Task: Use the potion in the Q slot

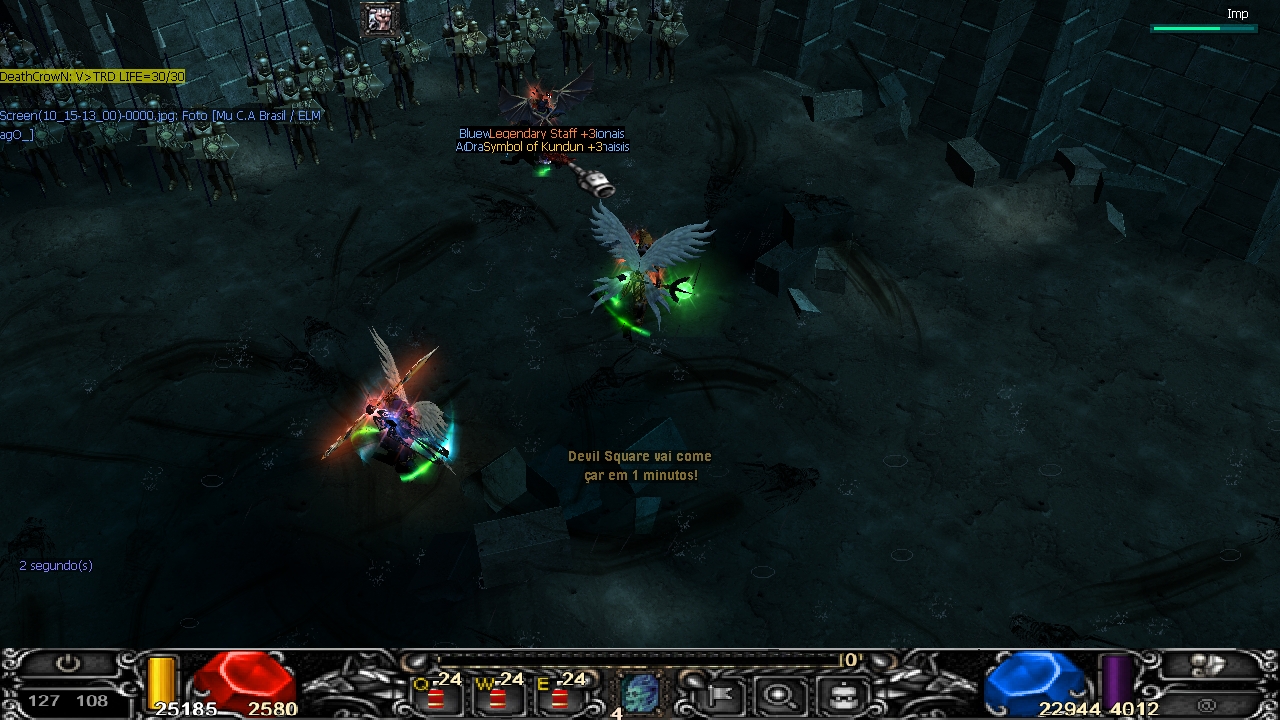Action: (437, 696)
